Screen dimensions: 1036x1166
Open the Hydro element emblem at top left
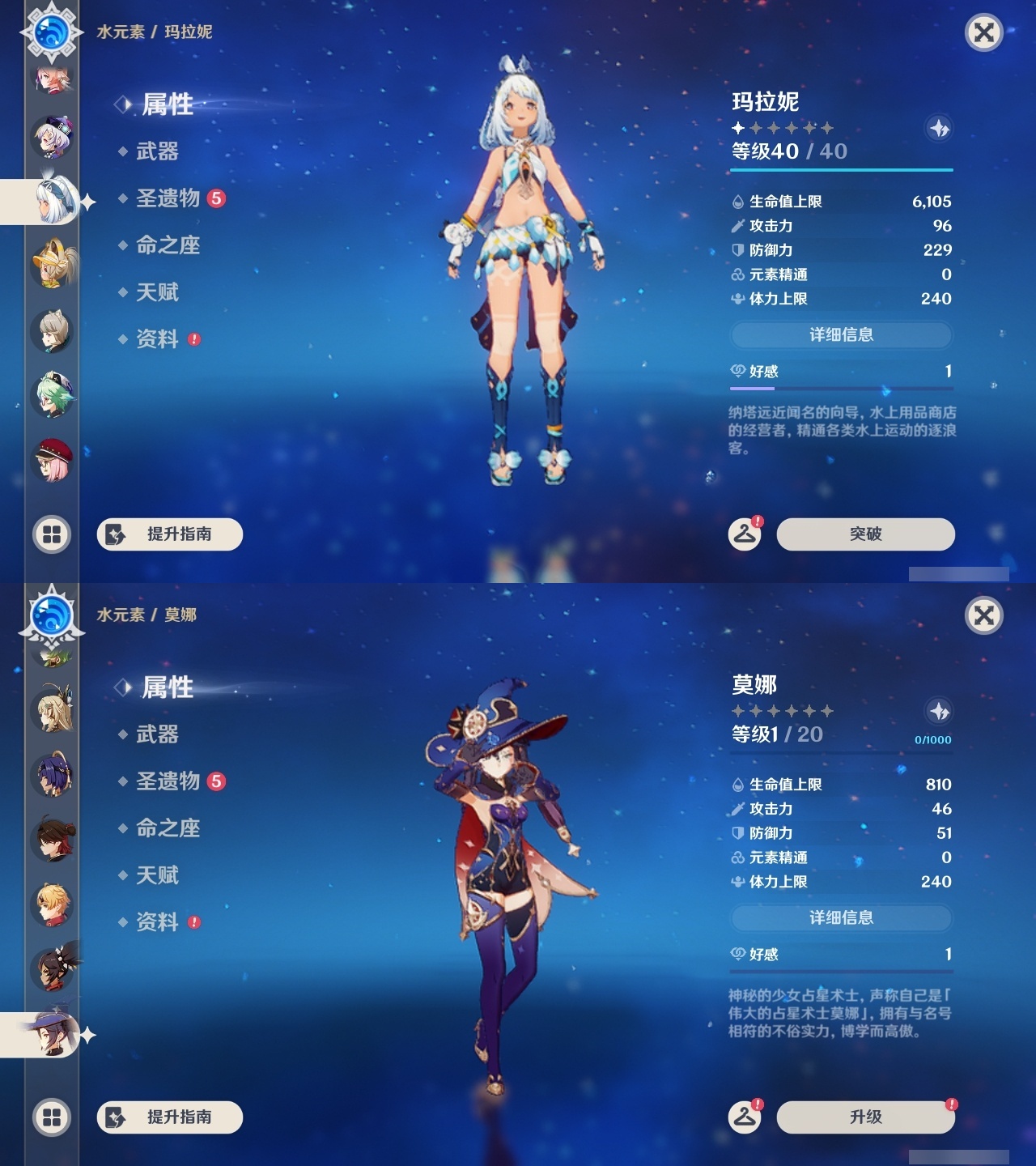[51, 31]
